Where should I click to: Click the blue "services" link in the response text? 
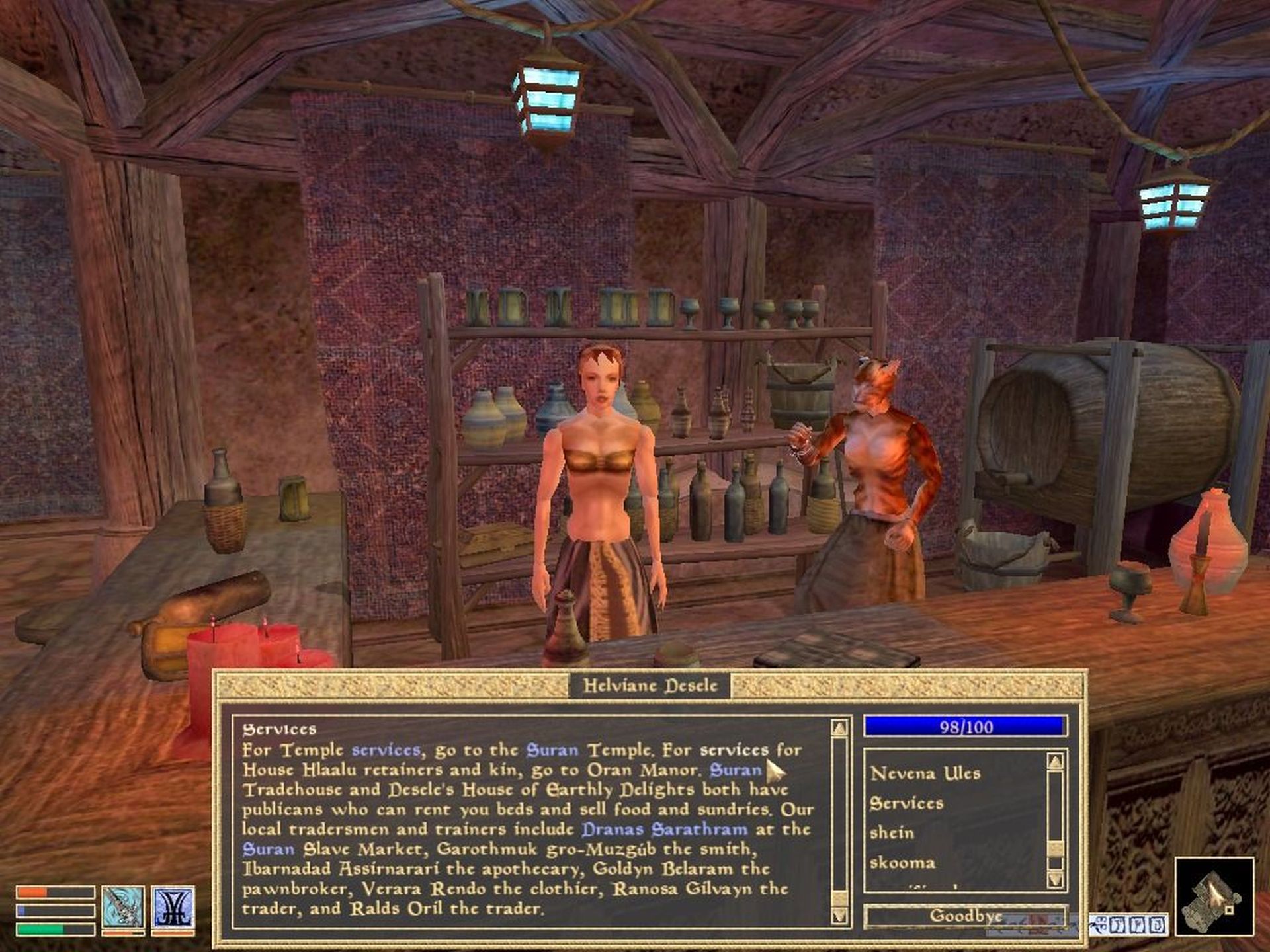tap(386, 750)
